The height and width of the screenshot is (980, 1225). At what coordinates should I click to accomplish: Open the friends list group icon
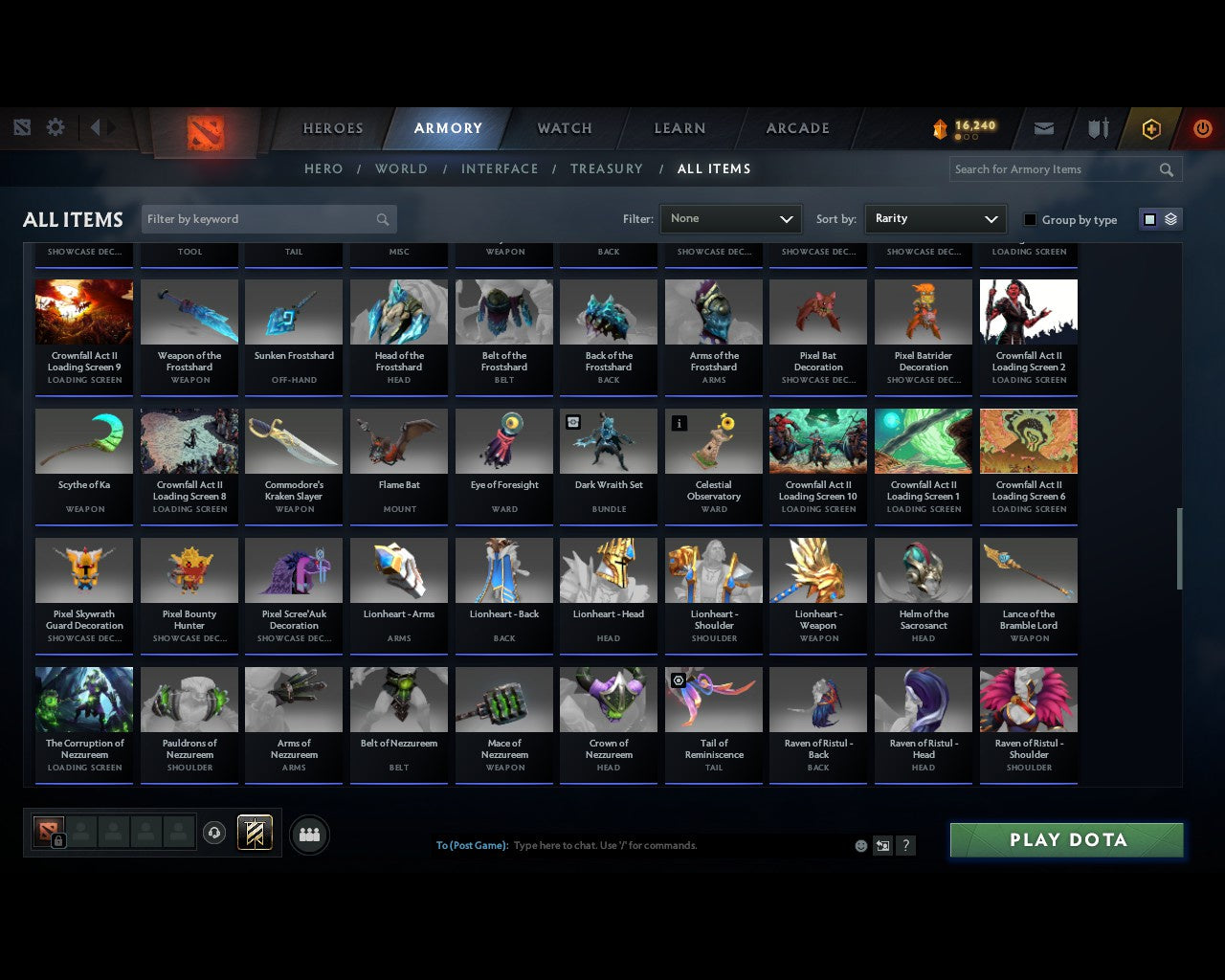click(x=309, y=835)
